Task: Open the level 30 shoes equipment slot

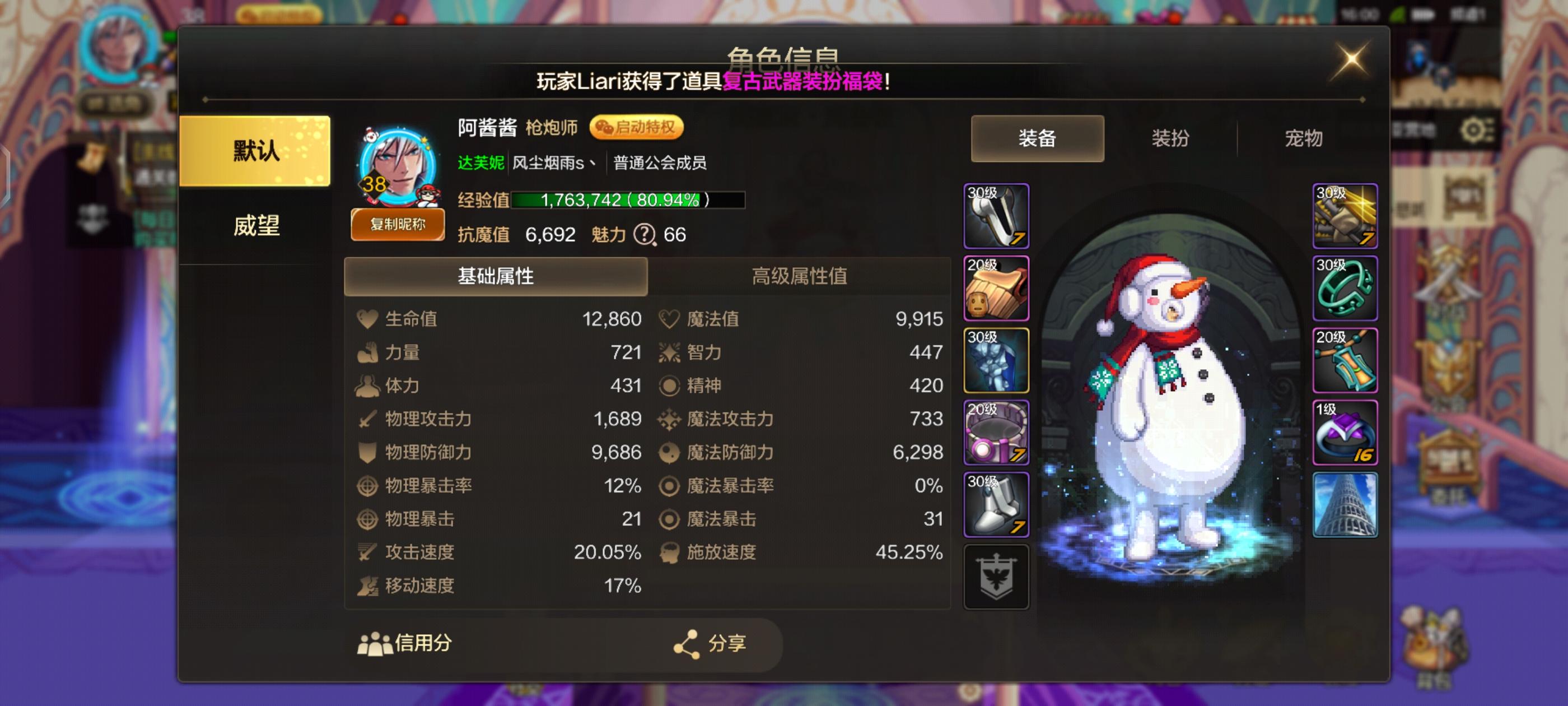Action: 996,503
